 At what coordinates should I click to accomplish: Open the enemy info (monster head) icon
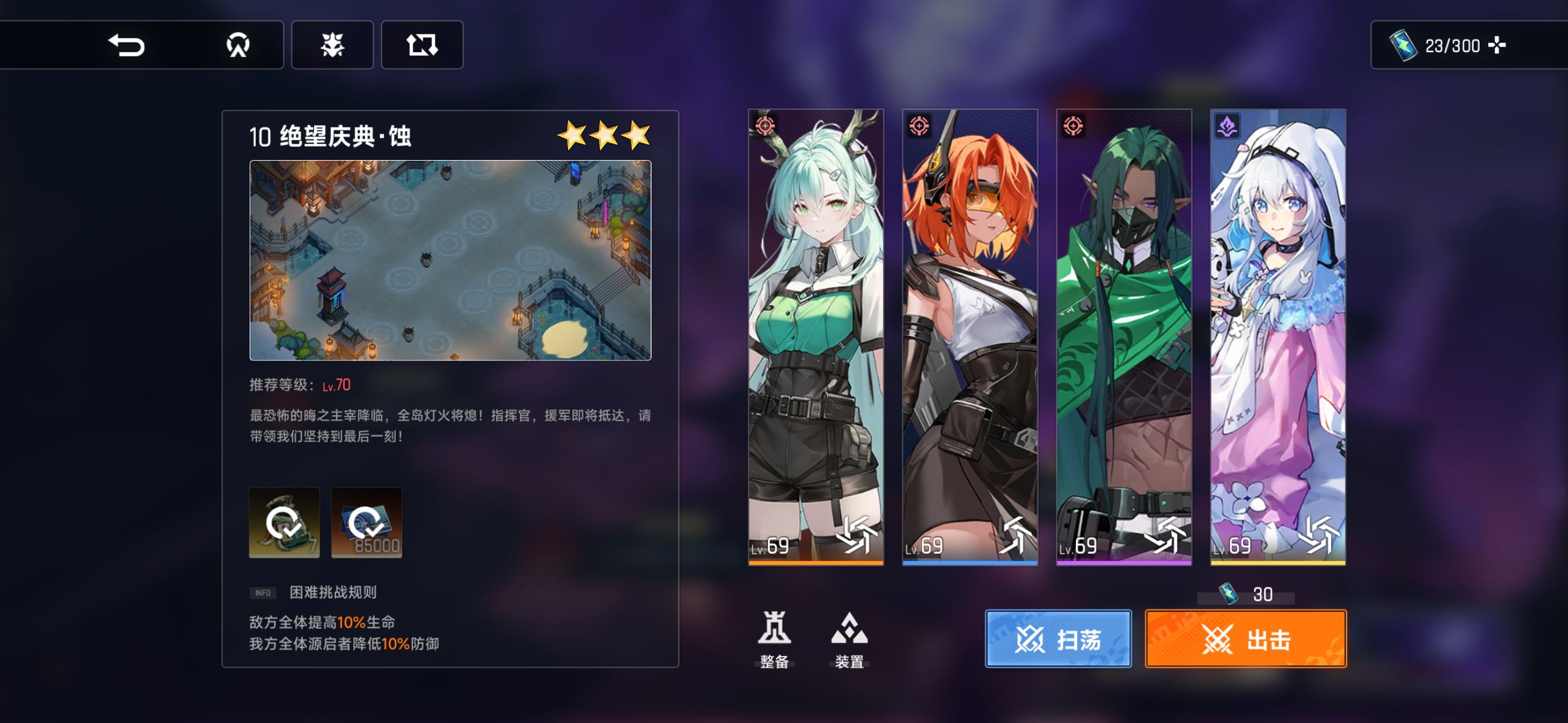coord(332,45)
